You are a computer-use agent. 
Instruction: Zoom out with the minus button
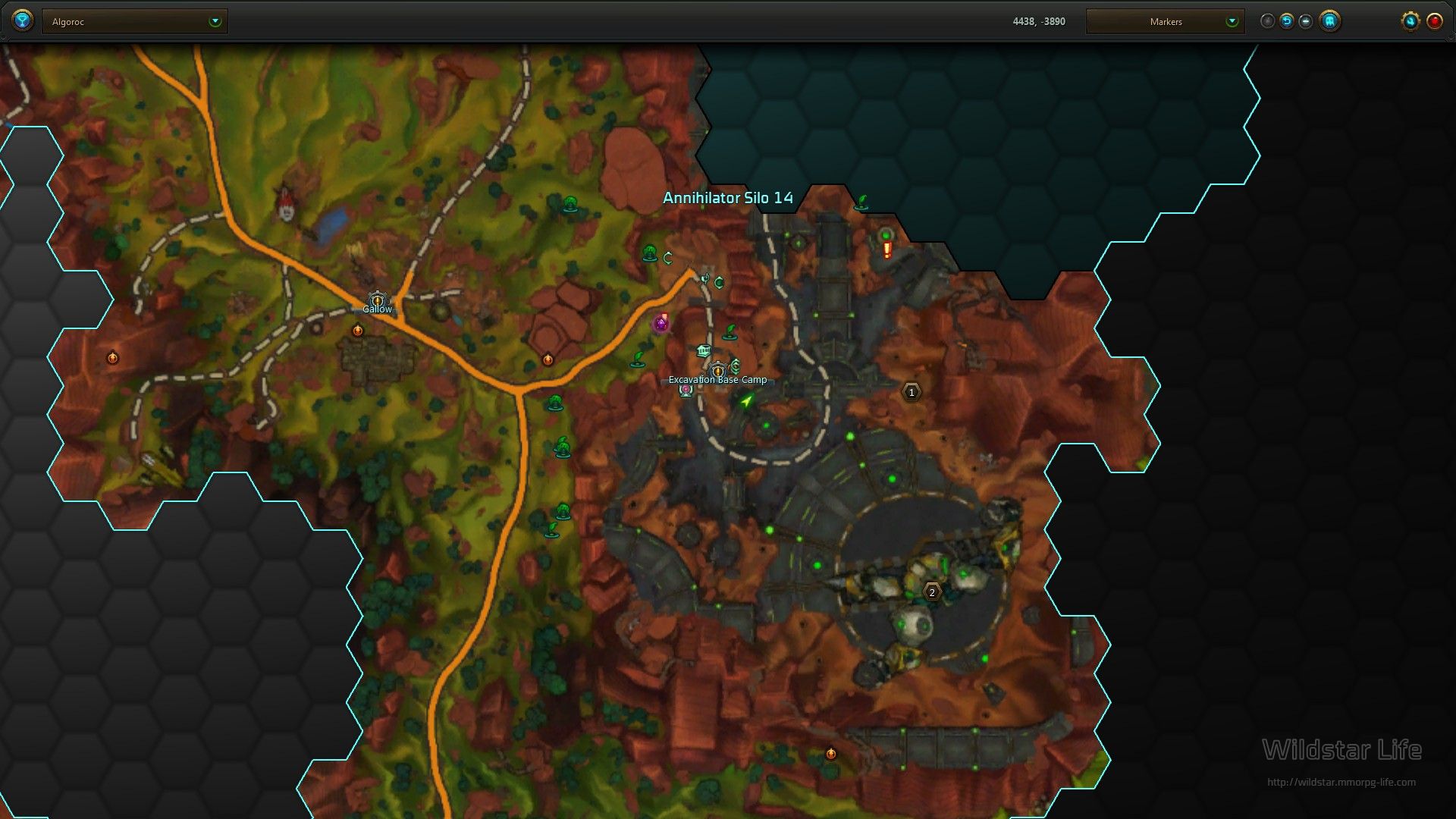[1305, 21]
